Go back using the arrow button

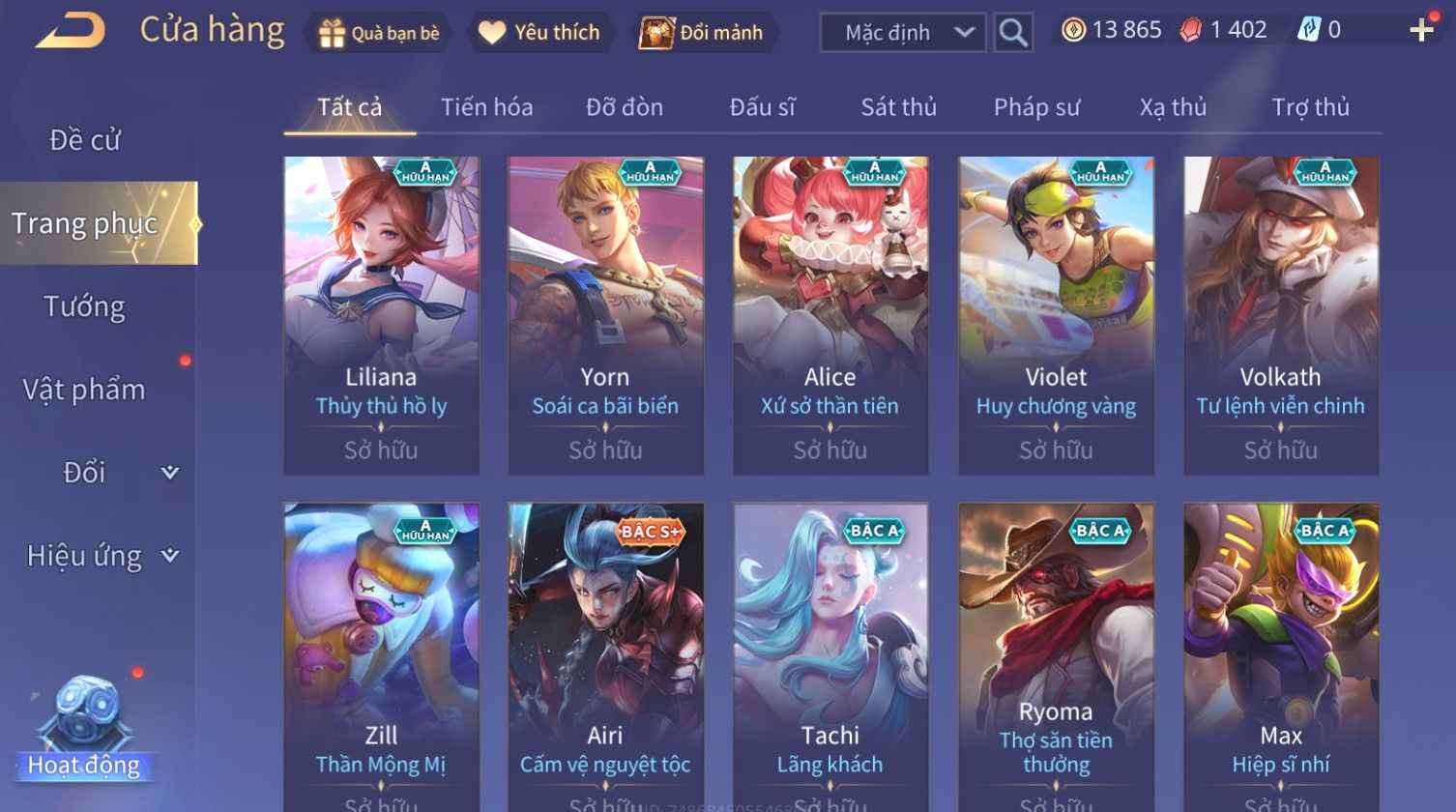click(x=71, y=31)
